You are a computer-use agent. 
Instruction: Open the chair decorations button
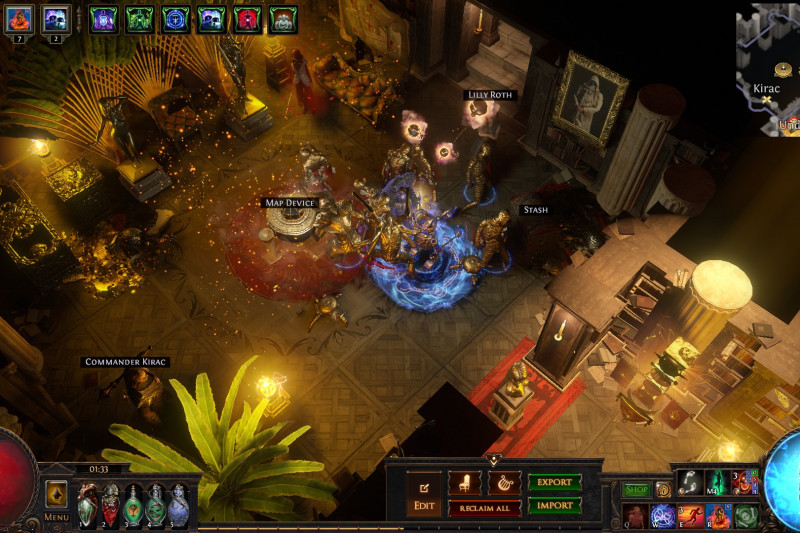pos(465,482)
